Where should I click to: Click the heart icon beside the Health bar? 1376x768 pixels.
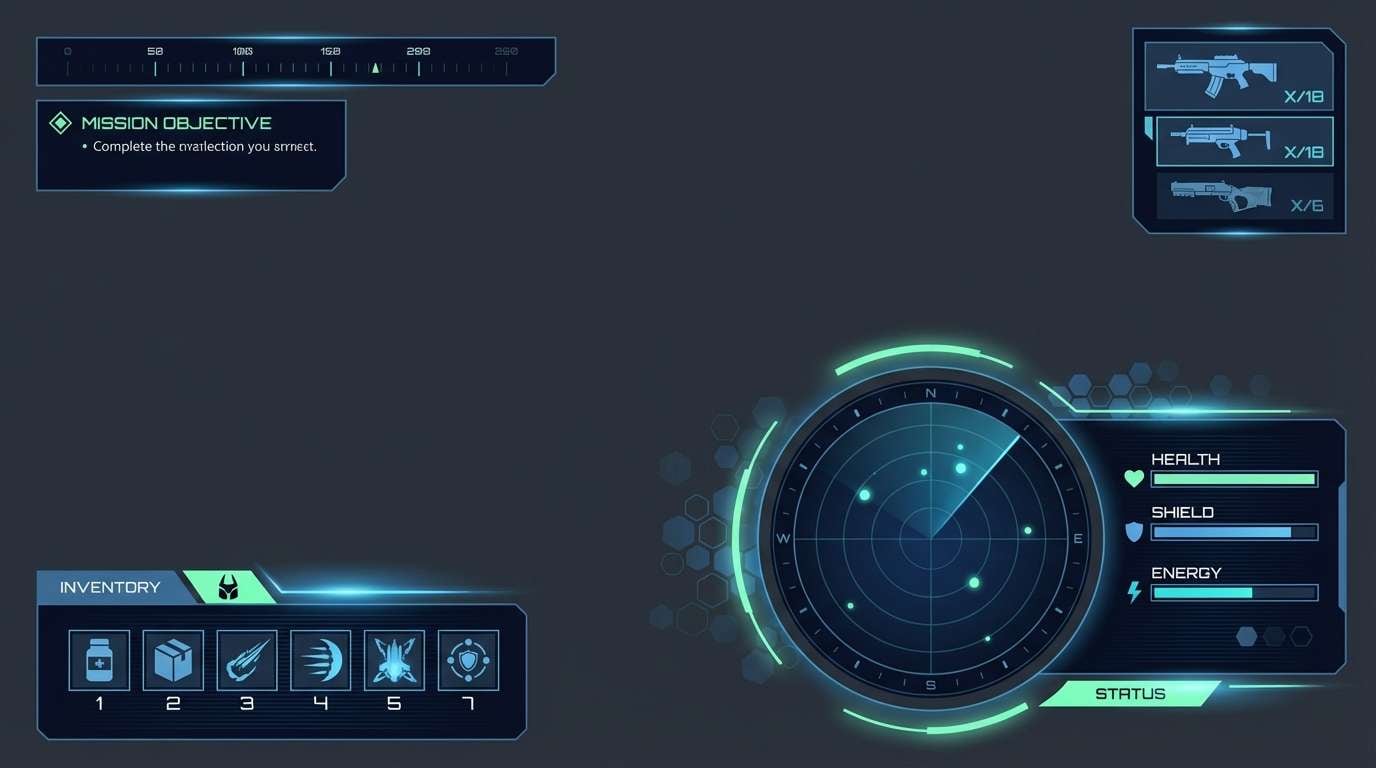[1133, 478]
